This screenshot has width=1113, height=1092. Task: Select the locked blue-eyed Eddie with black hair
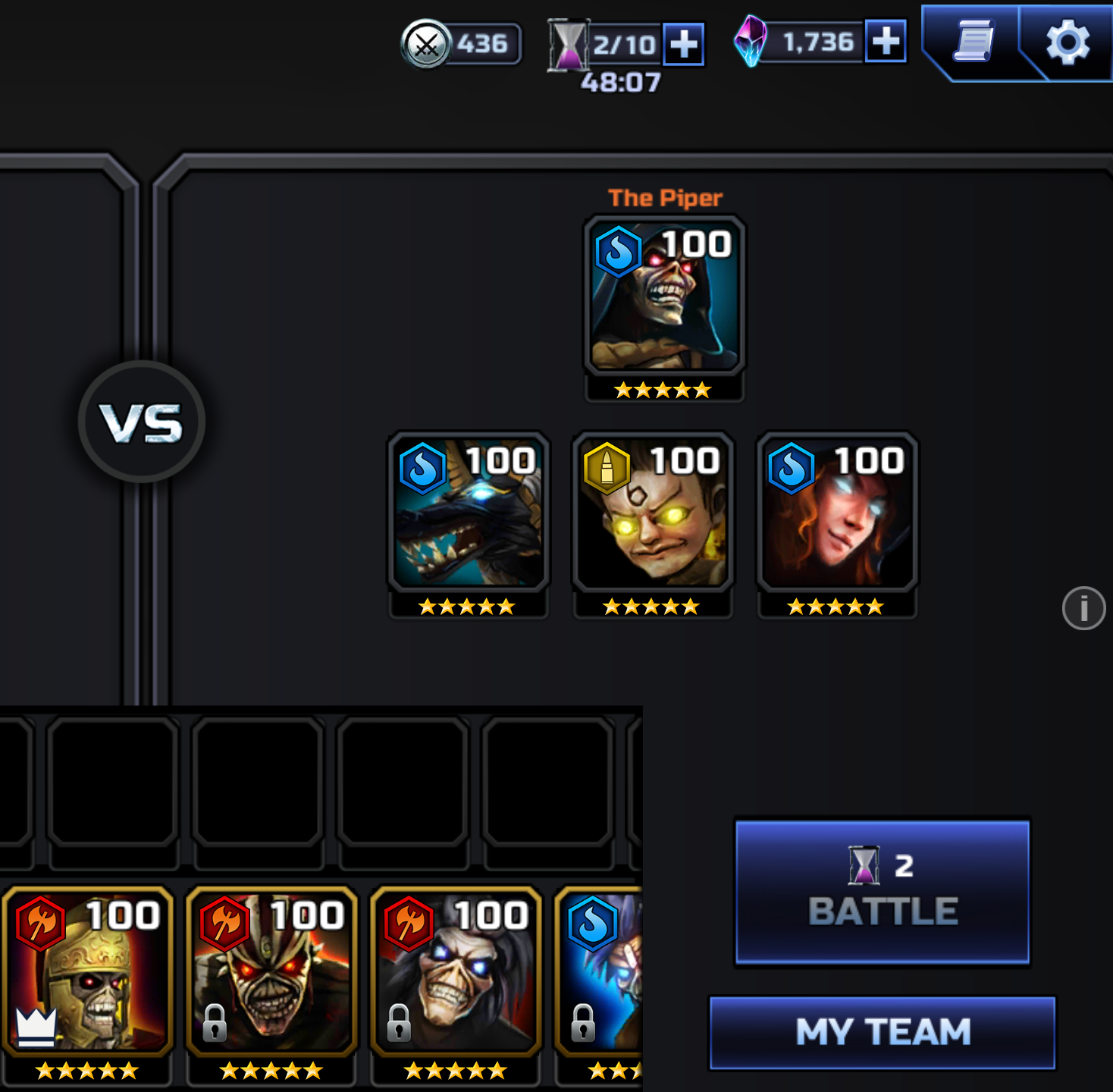456,972
